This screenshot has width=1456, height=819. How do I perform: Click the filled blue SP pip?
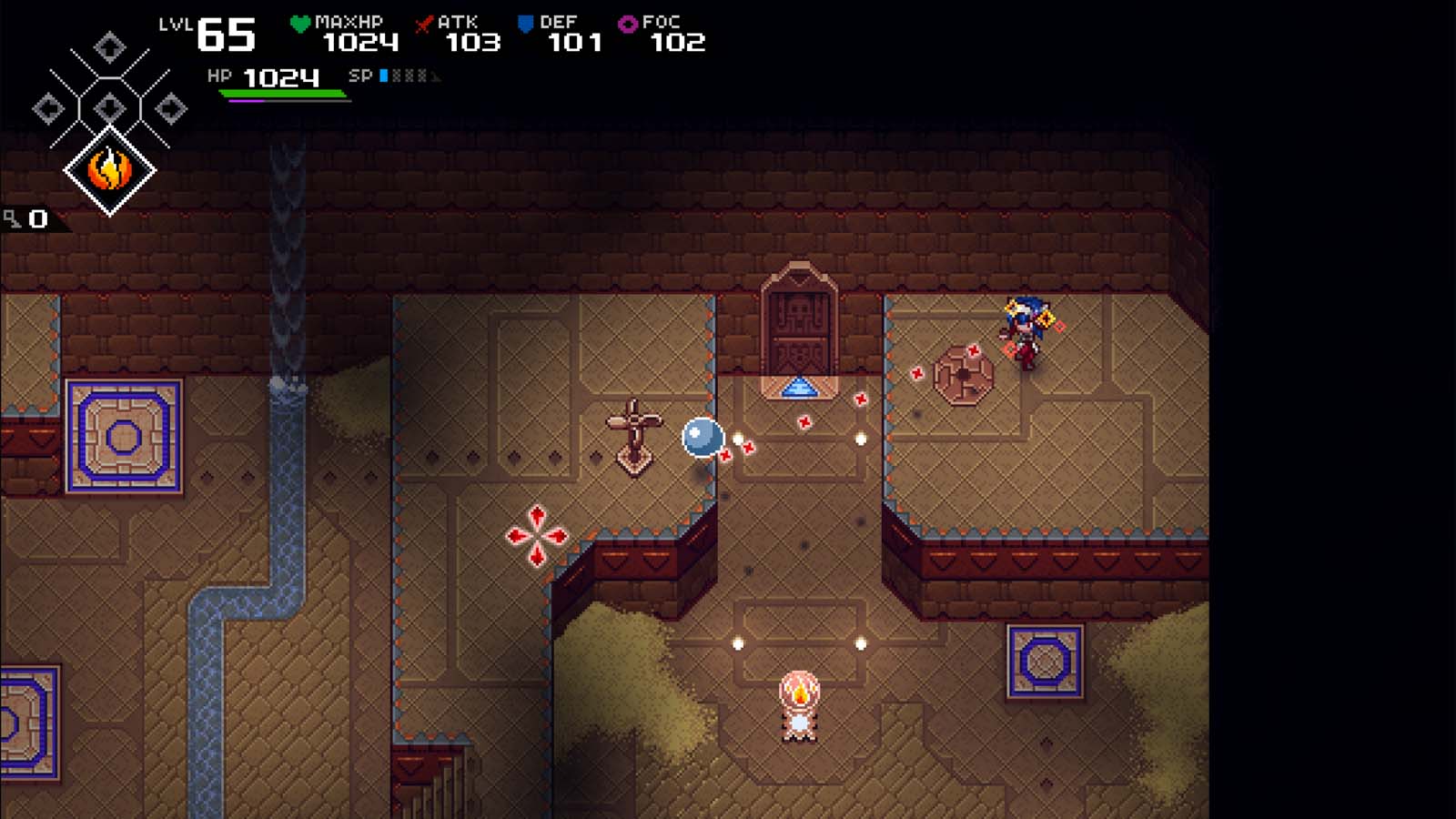[x=384, y=76]
